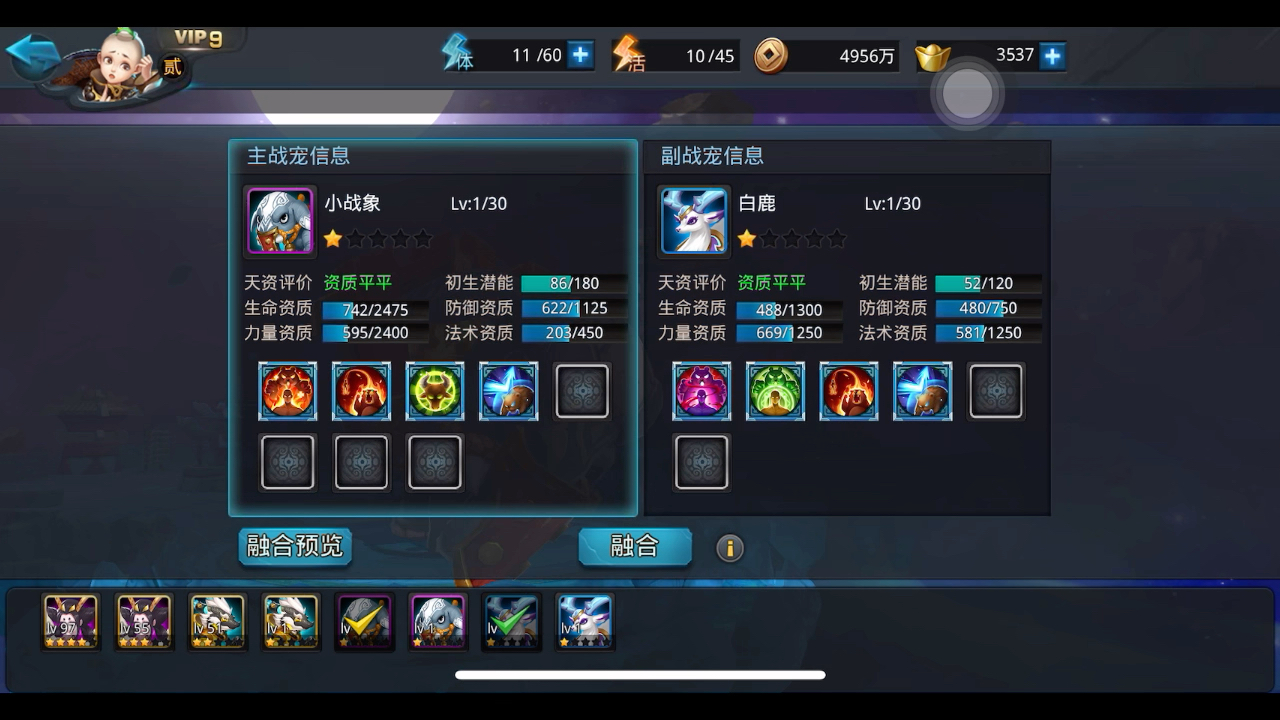The height and width of the screenshot is (720, 1280).
Task: Toggle the yellow checkmark on the gray elephant pet
Action: pos(364,621)
